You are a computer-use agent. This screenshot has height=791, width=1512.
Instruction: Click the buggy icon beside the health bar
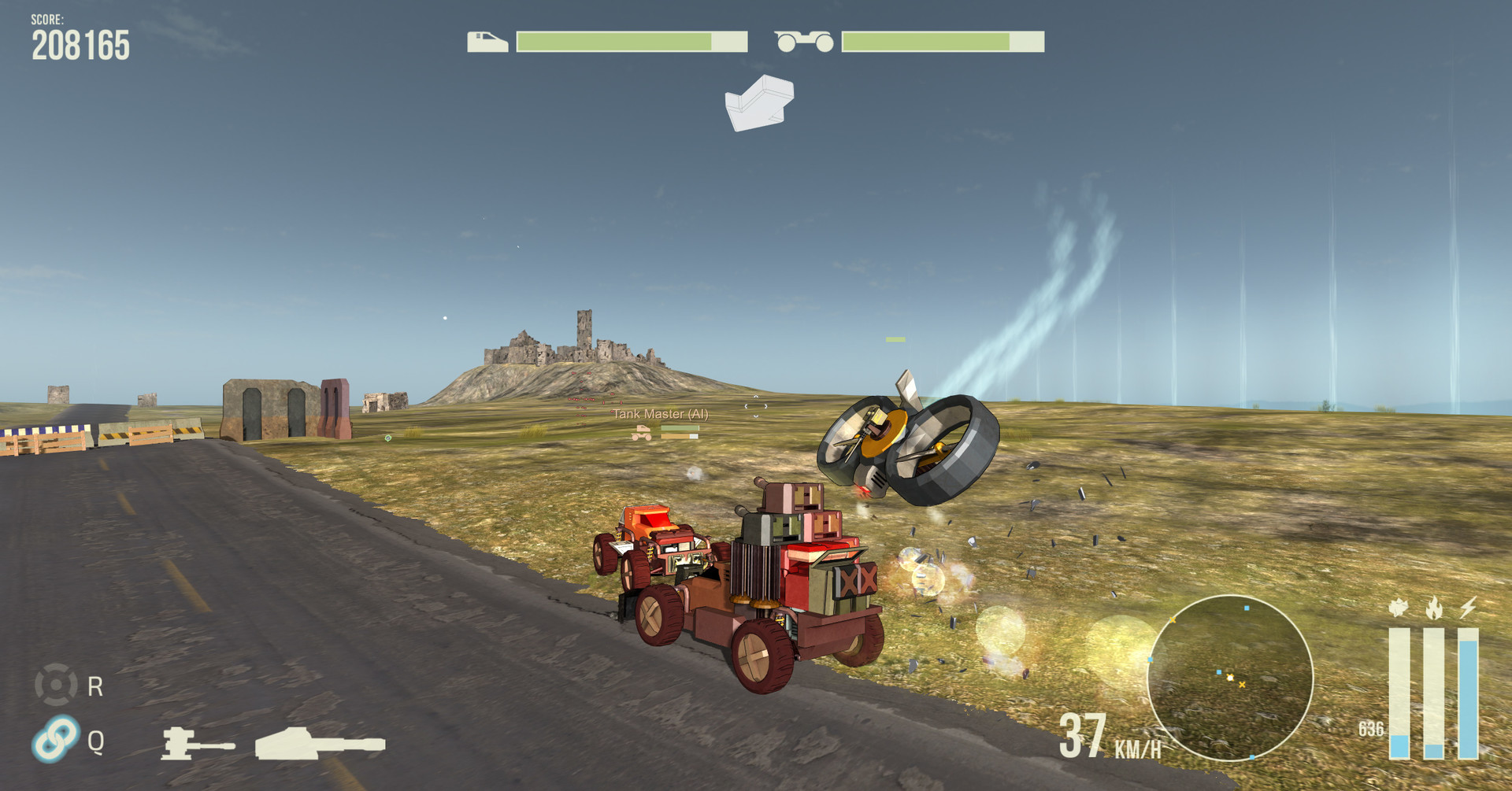pos(803,42)
